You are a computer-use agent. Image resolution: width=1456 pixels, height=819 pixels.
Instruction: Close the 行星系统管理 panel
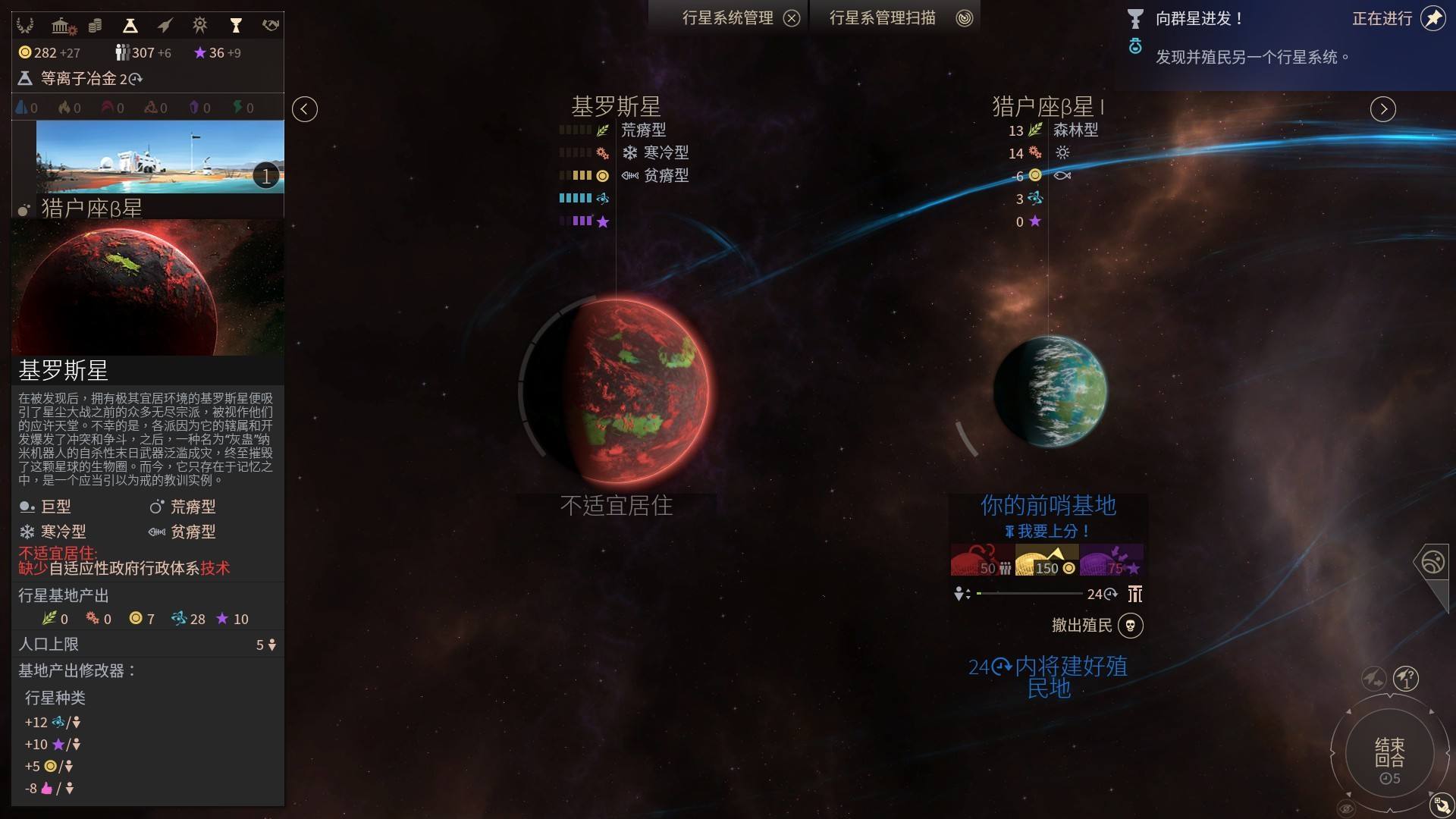[792, 18]
